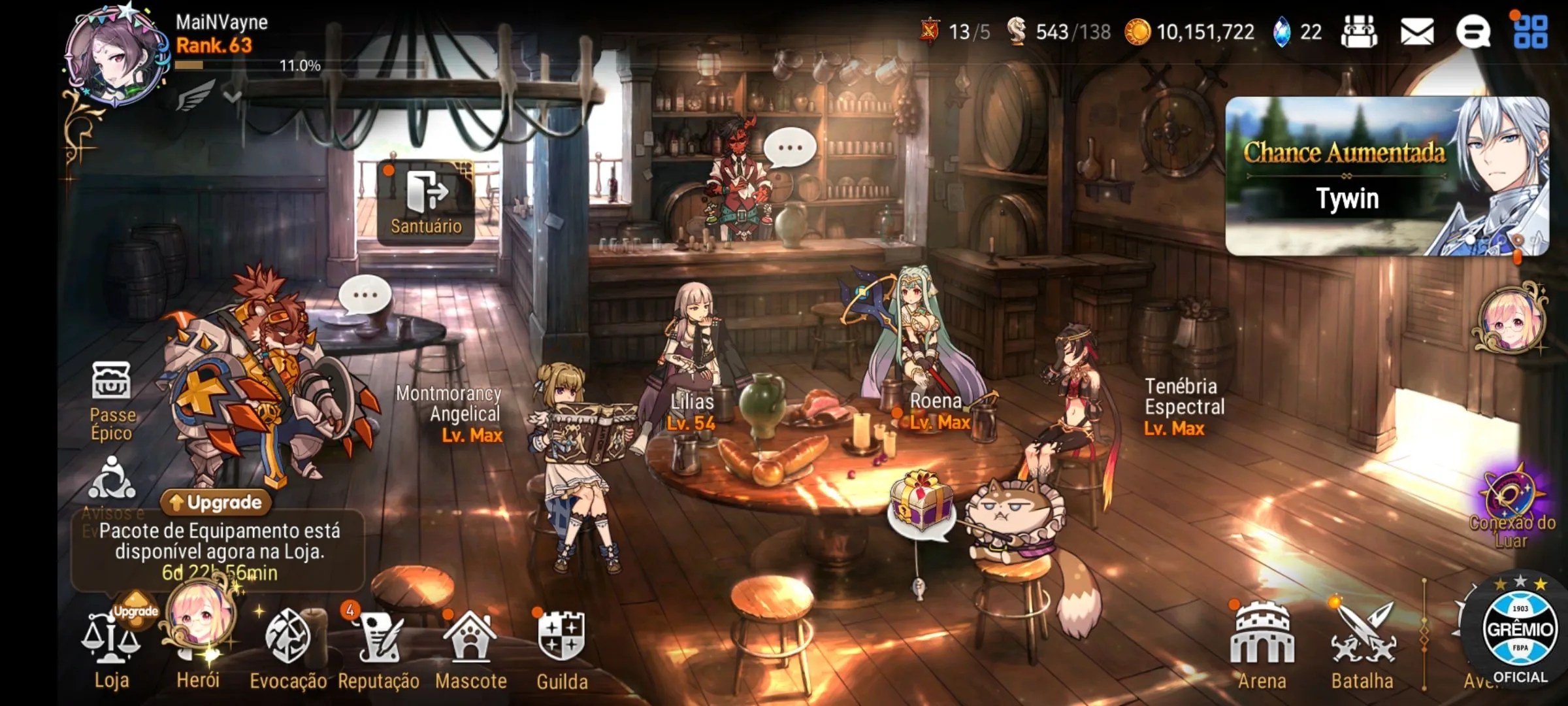Open the Passe Épico chest icon
Viewport: 1568px width, 706px height.
[x=112, y=399]
